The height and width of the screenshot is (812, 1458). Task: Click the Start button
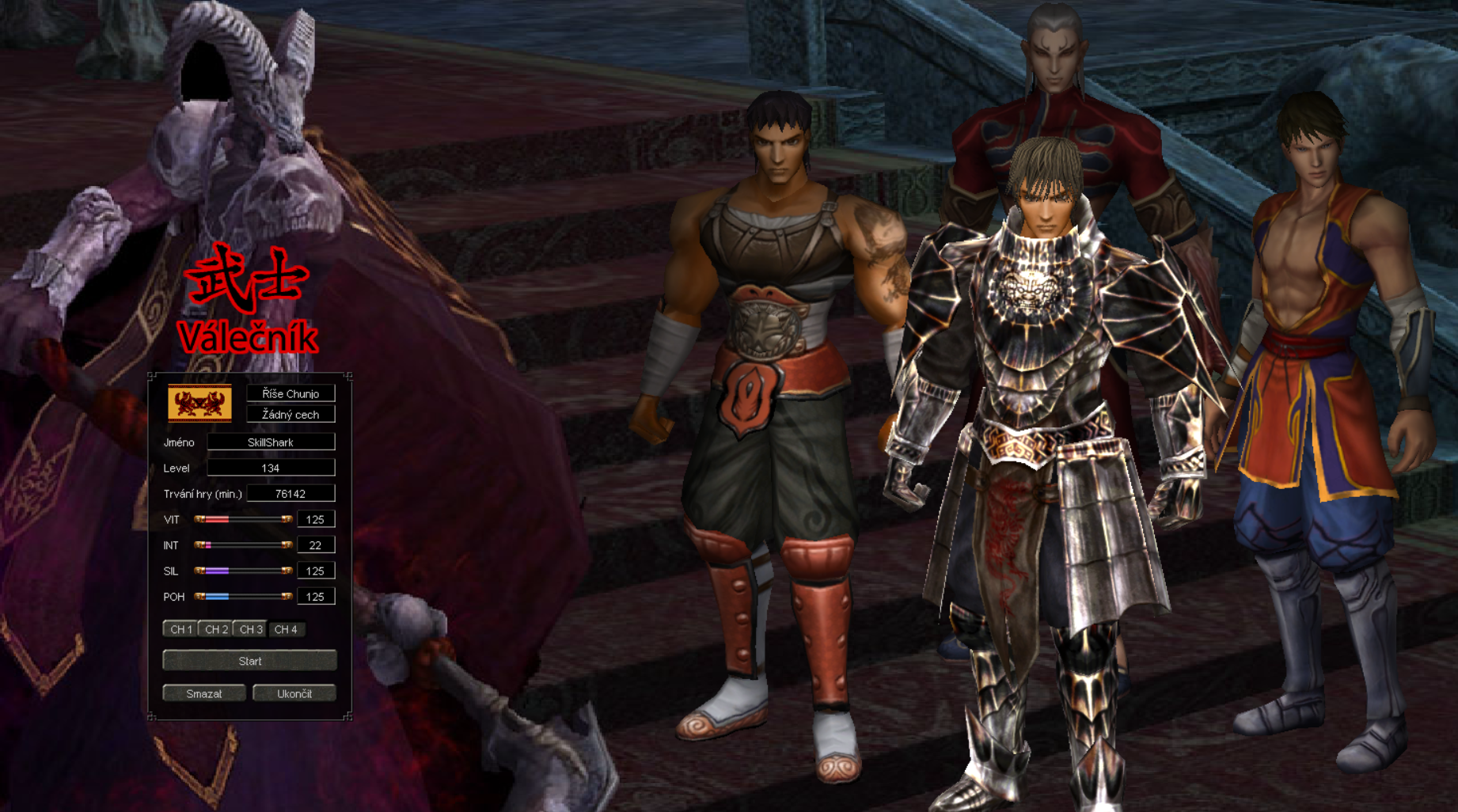tap(249, 661)
